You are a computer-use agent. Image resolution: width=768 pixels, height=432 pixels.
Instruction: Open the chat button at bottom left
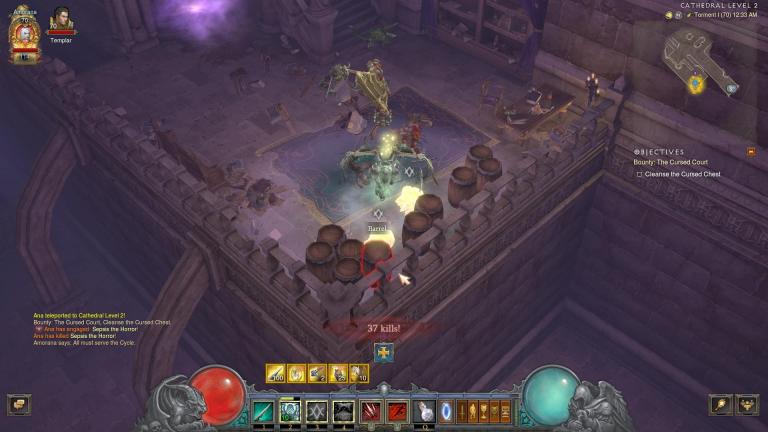[18, 404]
